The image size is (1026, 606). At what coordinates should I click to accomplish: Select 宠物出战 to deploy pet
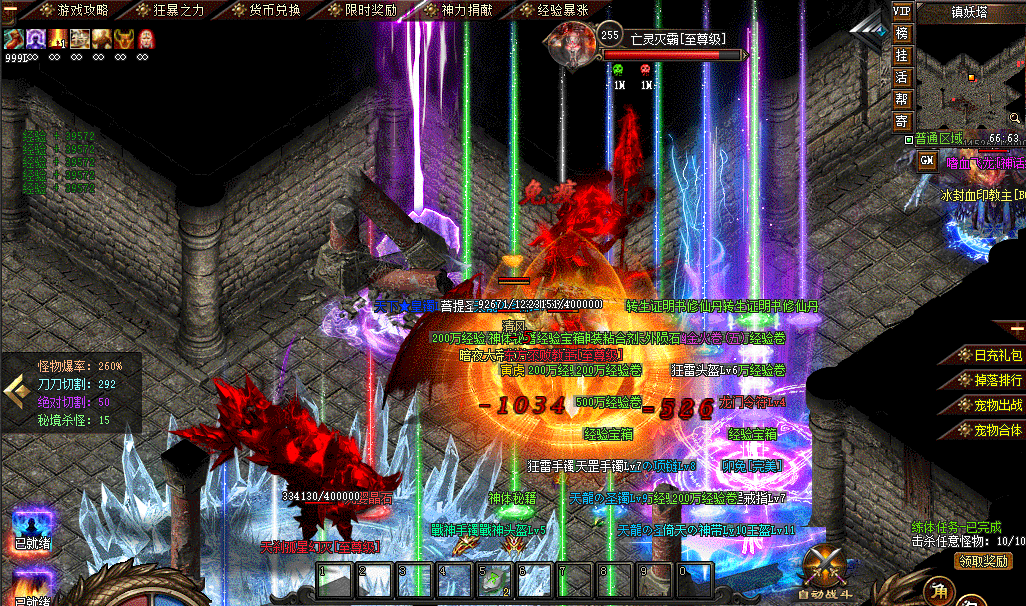[989, 406]
